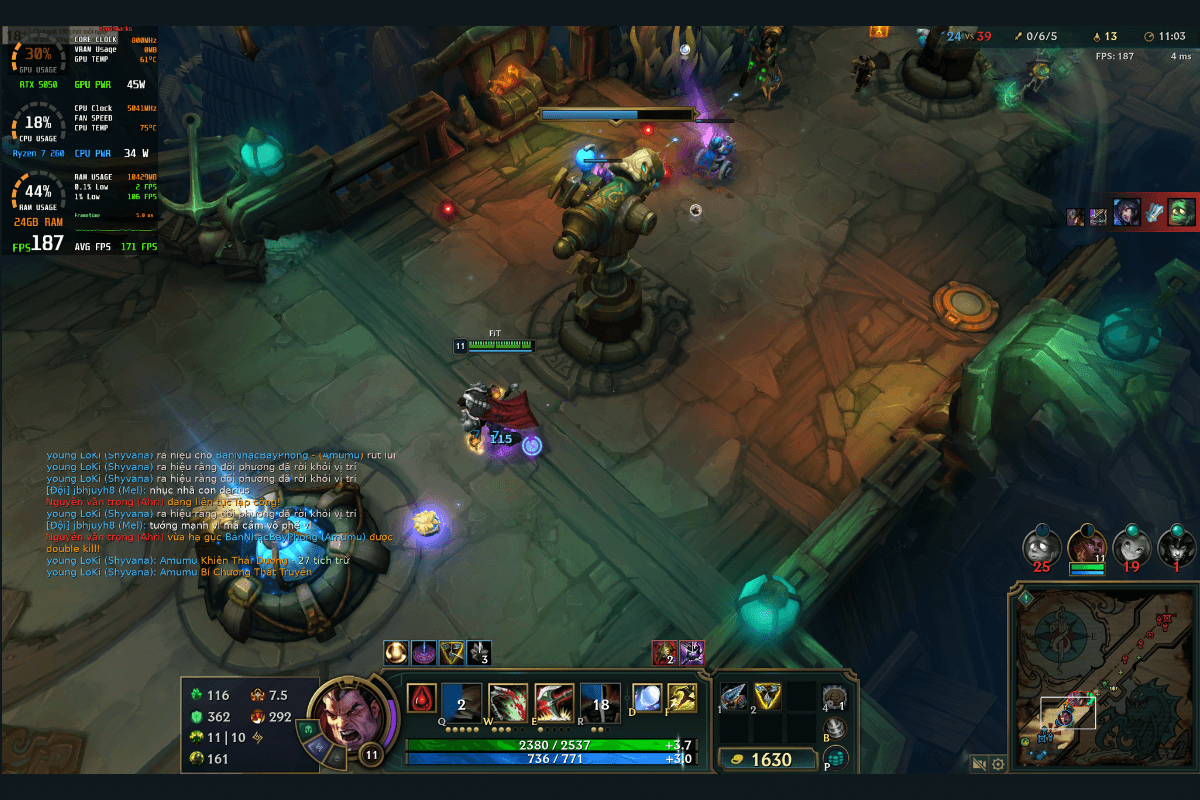The image size is (1200, 800).
Task: Select the ally portrait with respawn timer 19
Action: [1131, 547]
